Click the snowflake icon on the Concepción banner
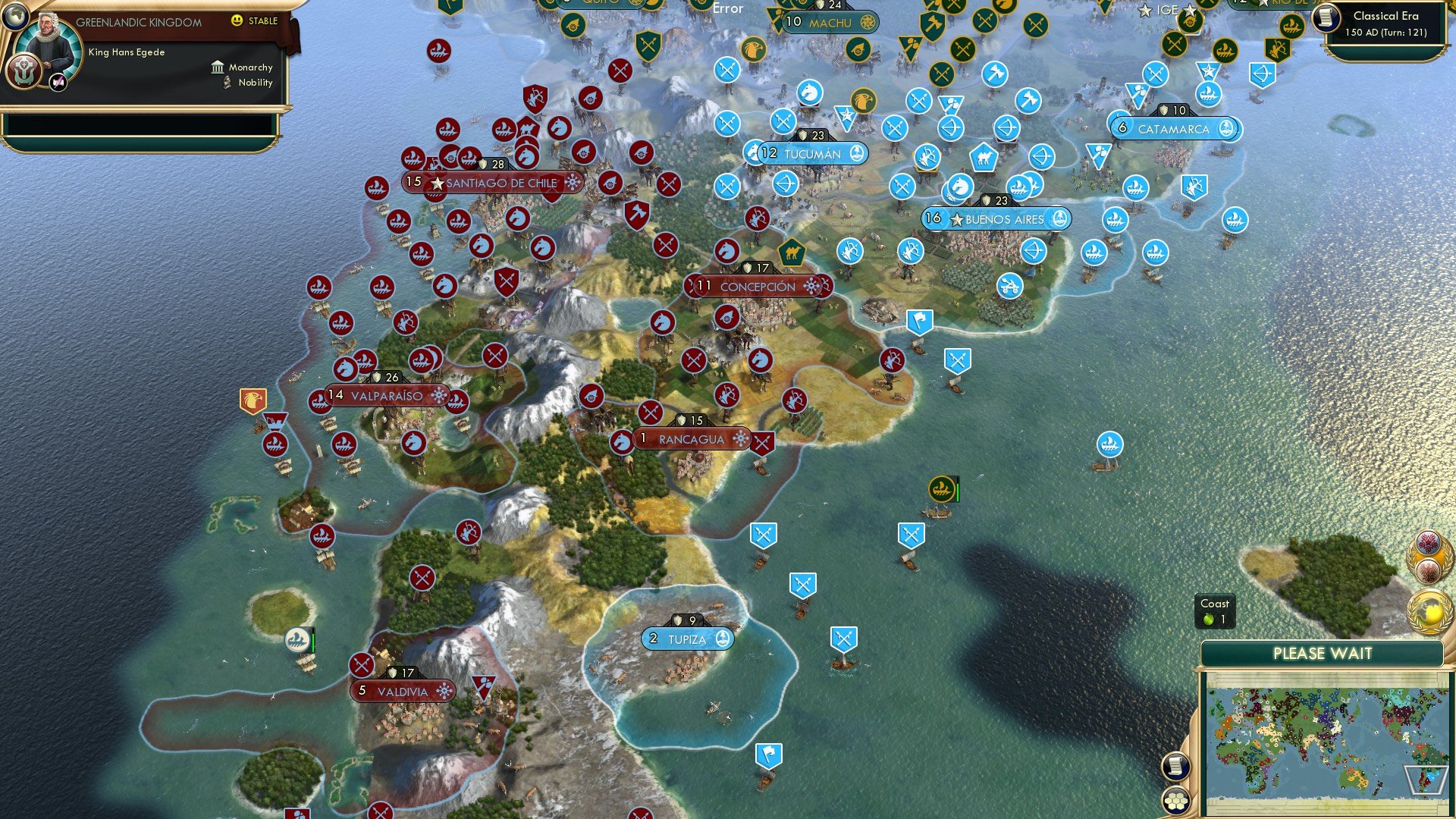1456x819 pixels. click(811, 287)
